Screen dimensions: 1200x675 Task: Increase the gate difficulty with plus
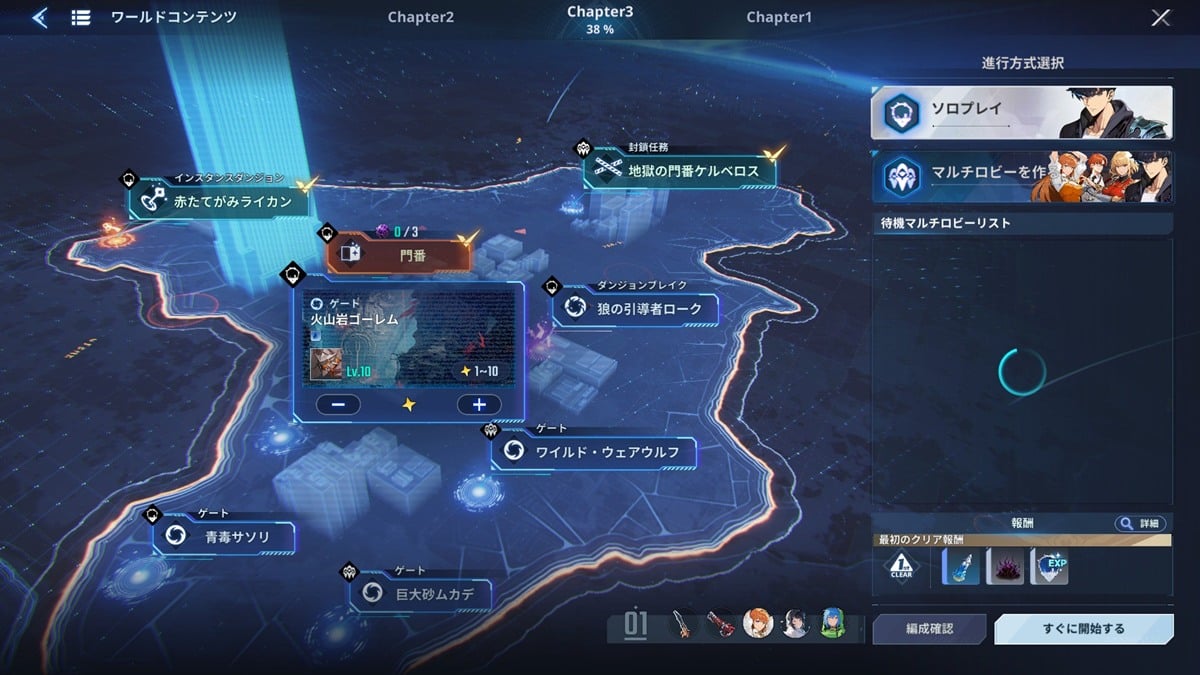(x=479, y=404)
